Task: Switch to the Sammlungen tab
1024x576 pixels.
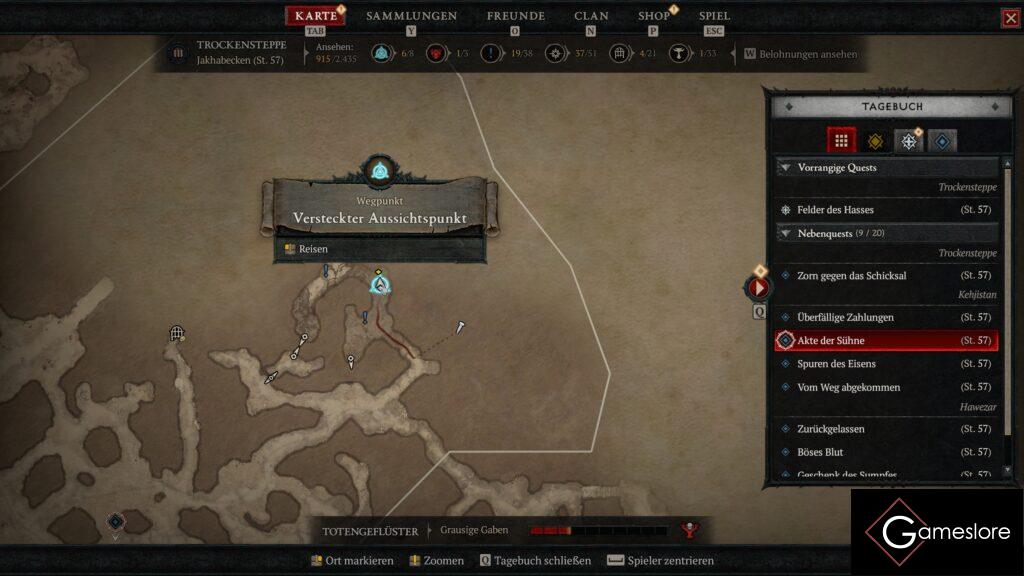Action: 411,16
